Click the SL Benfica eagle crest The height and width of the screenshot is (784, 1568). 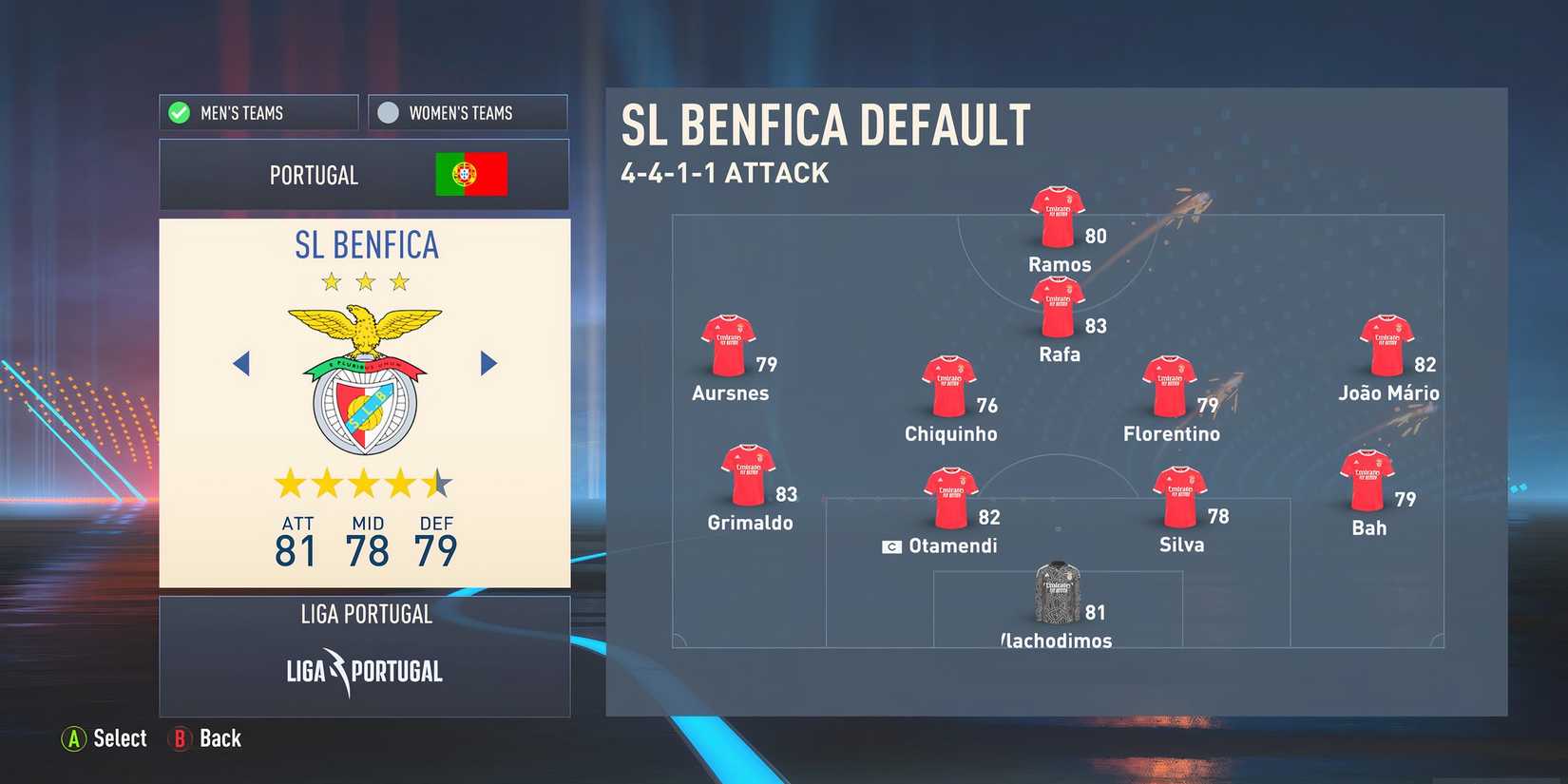pos(367,375)
